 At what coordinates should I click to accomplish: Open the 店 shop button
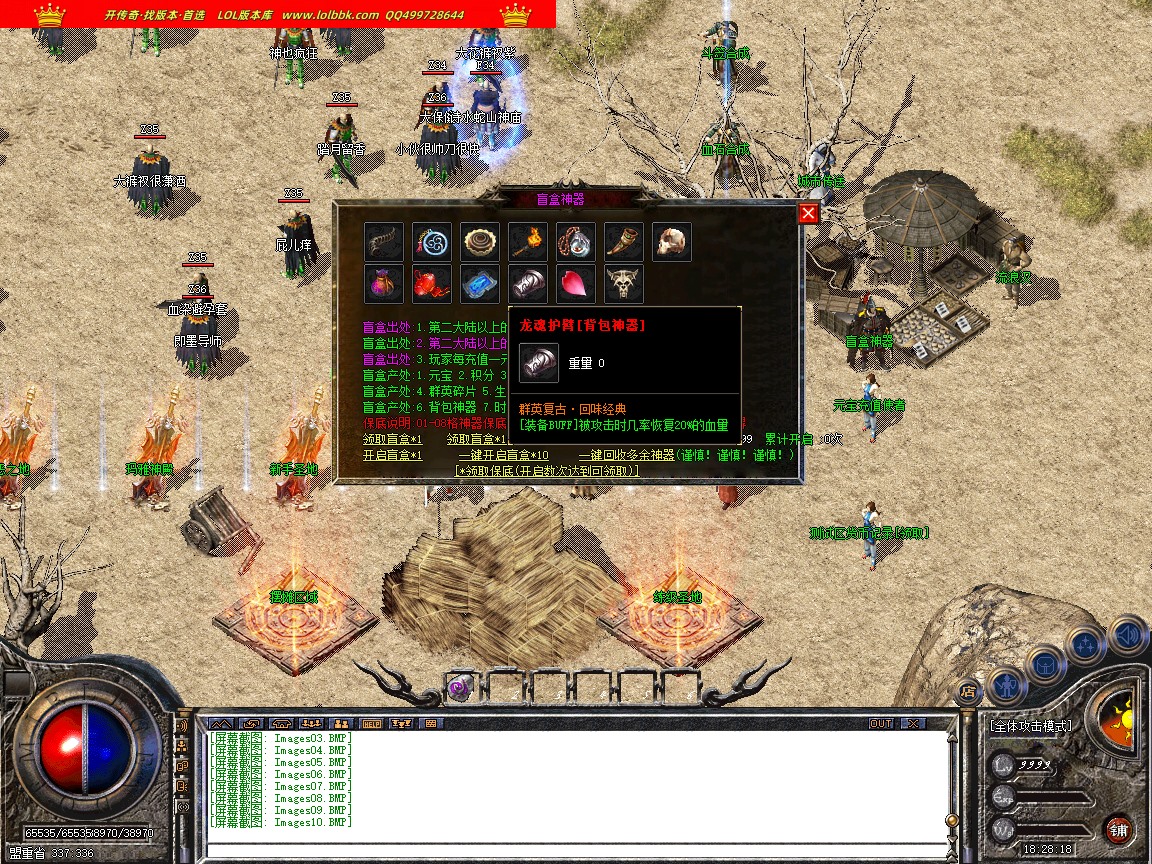967,690
